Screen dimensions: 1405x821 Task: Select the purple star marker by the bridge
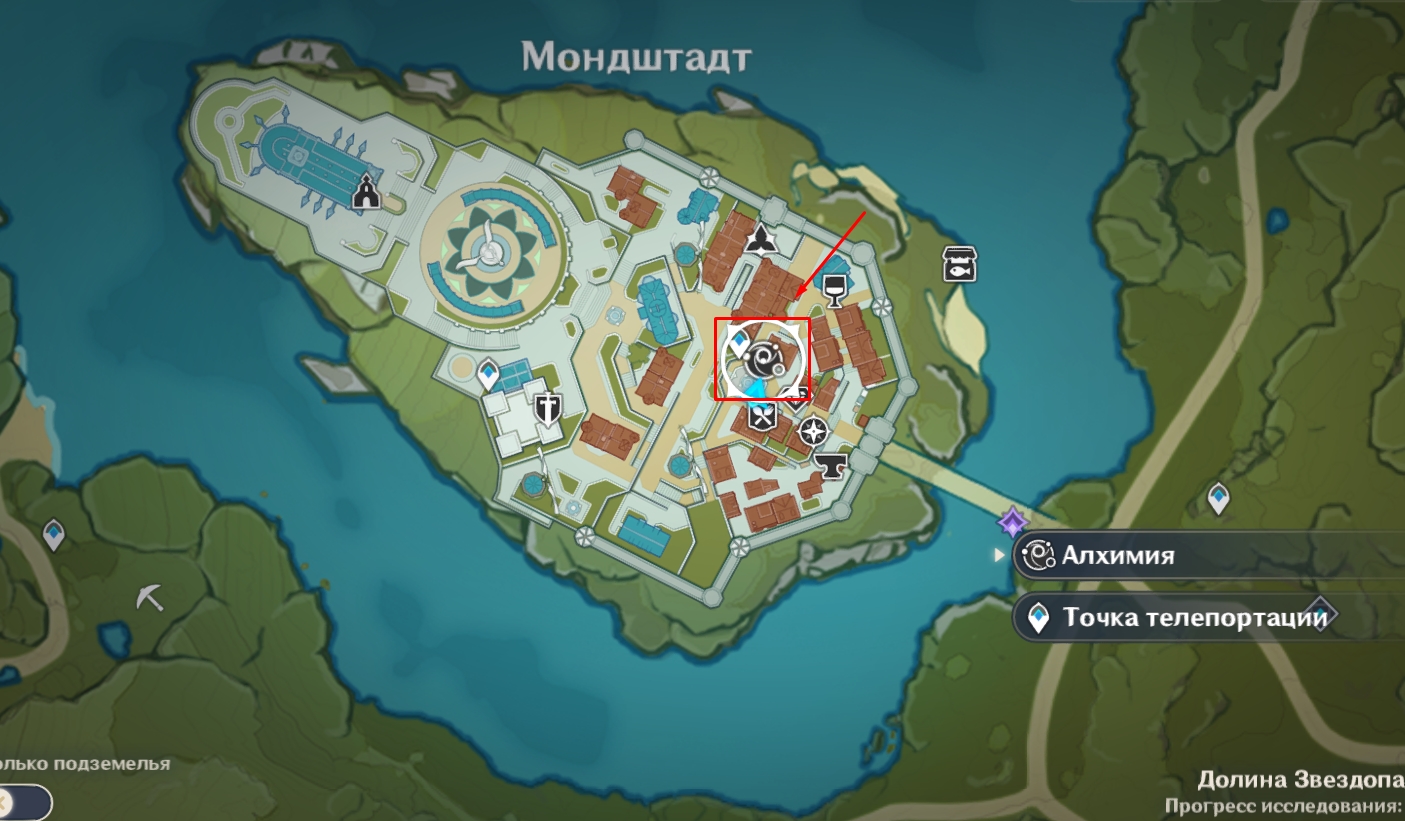coord(1012,522)
